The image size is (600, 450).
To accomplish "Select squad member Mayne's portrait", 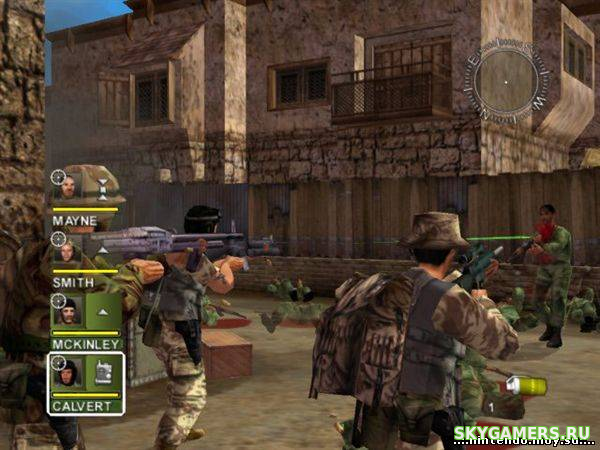I will point(67,187).
